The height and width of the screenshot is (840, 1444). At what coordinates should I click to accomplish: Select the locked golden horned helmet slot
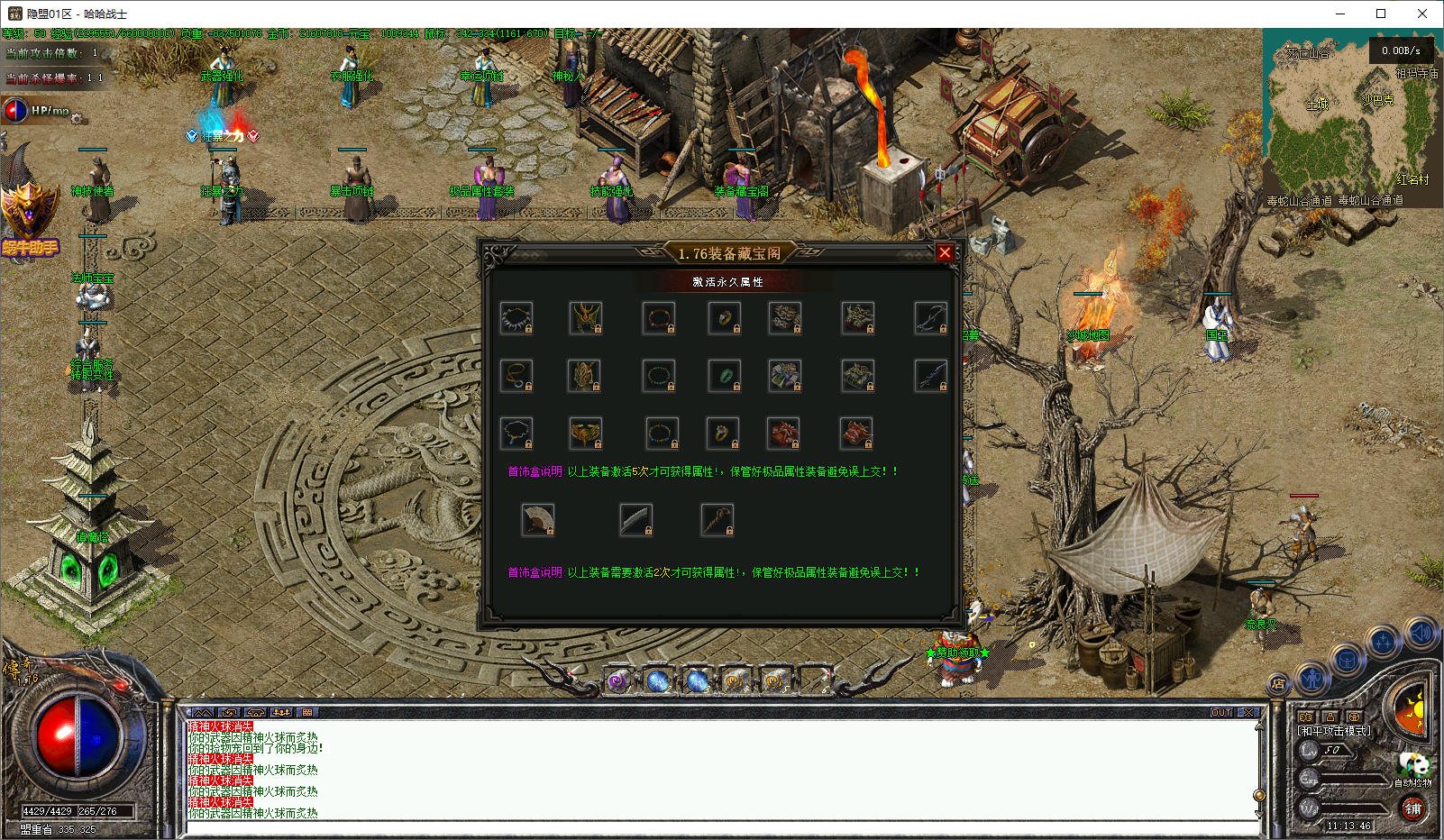586,318
